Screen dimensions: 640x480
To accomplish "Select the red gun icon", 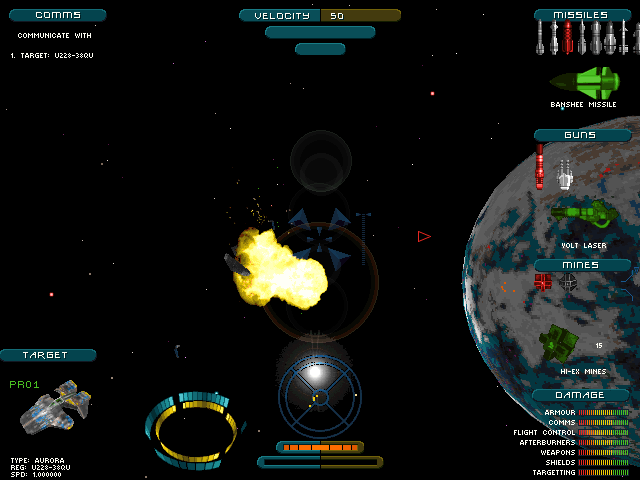I will pyautogui.click(x=541, y=166).
